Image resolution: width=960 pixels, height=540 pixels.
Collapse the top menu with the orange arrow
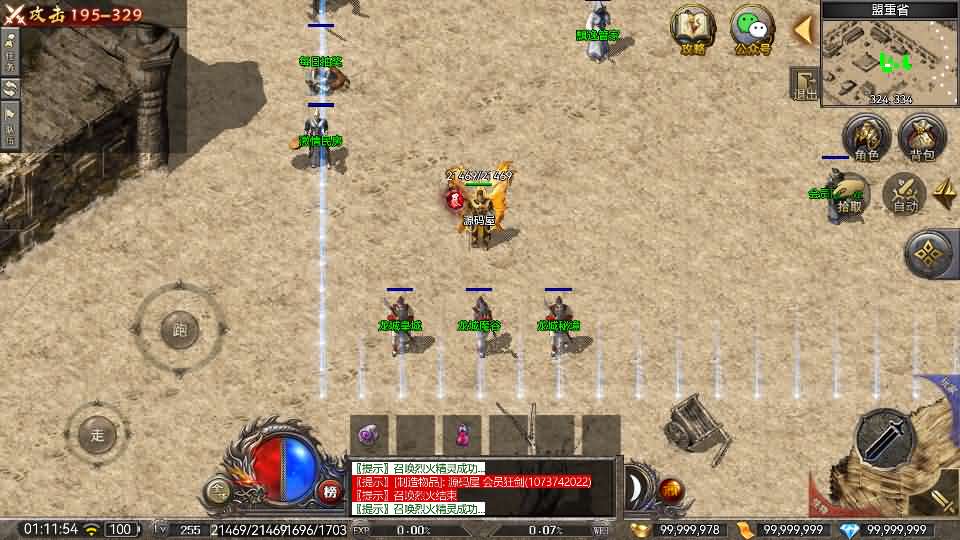tap(802, 30)
